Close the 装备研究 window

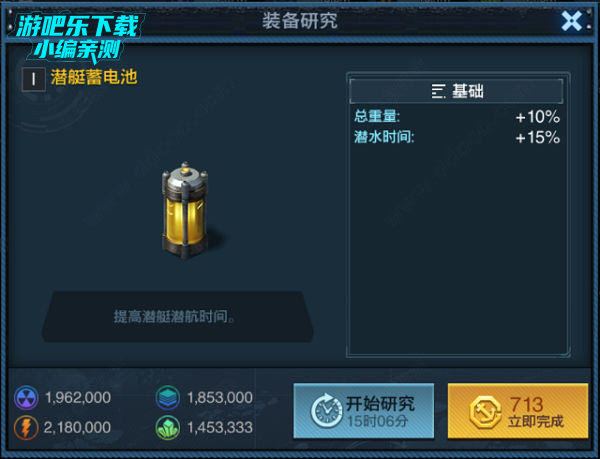point(572,21)
